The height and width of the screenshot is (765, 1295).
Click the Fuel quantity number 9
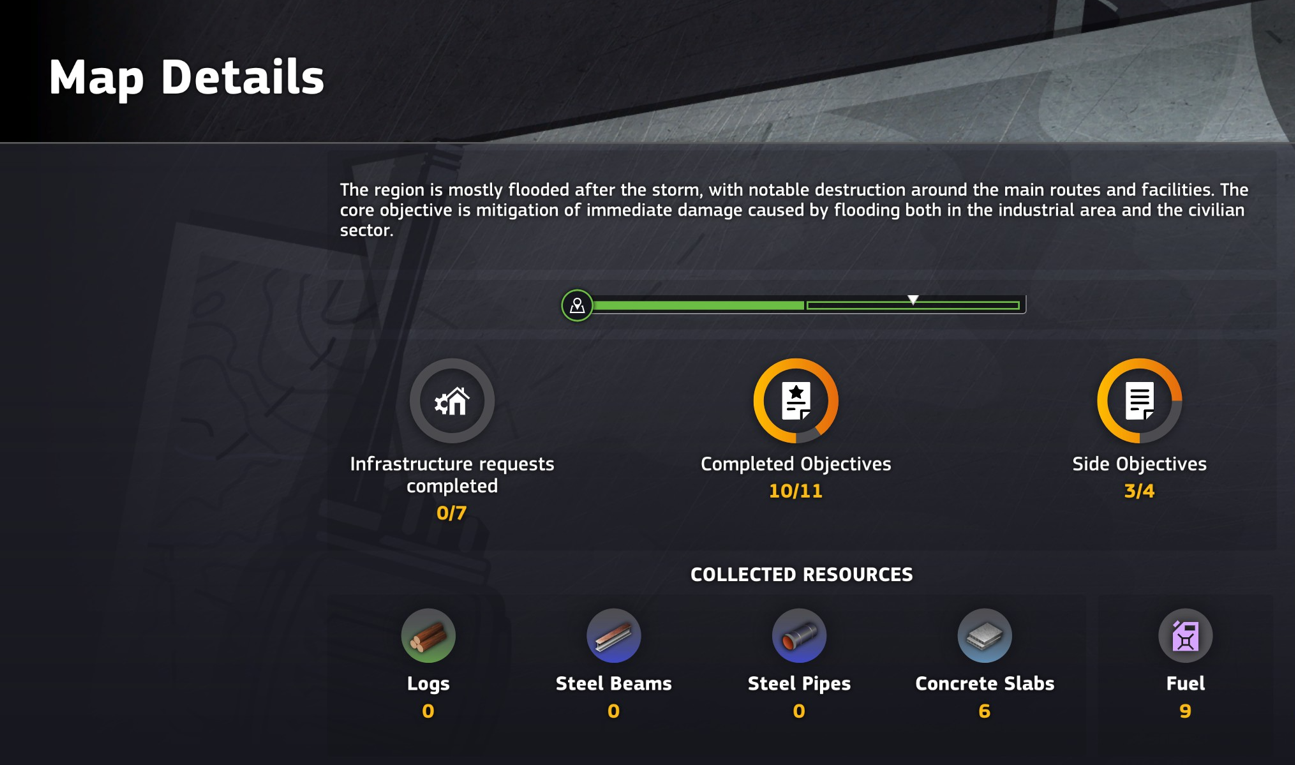tap(1185, 710)
